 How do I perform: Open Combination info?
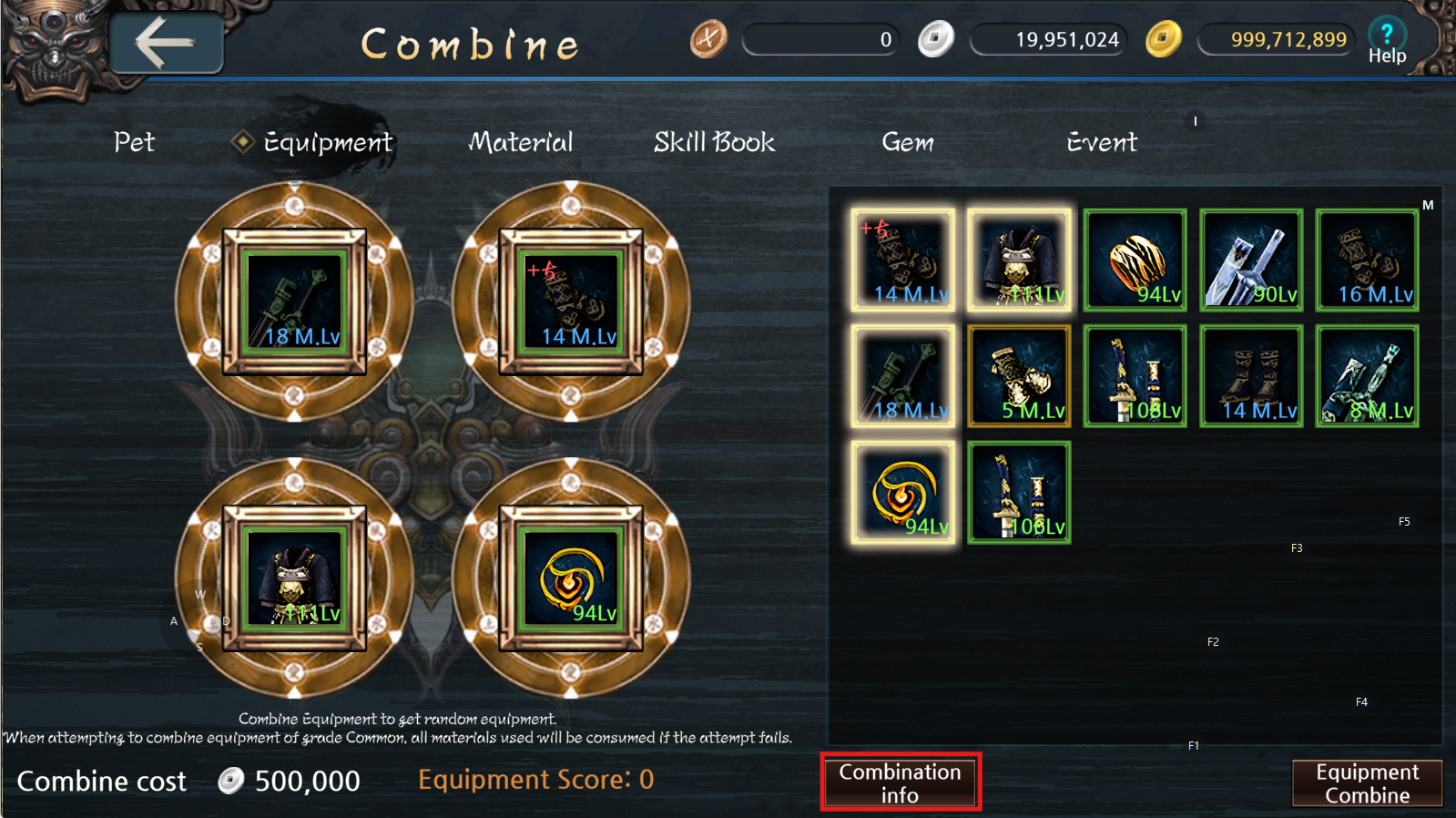click(x=900, y=782)
